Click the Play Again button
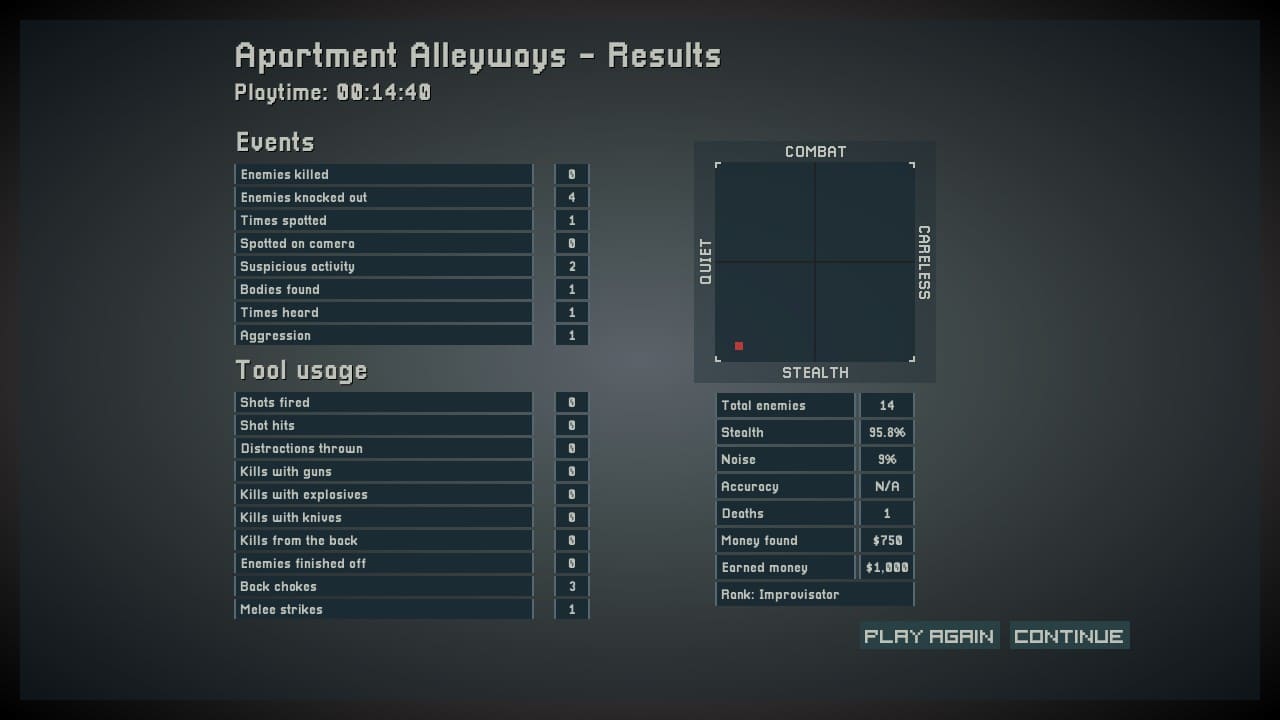This screenshot has height=720, width=1280. (x=929, y=636)
